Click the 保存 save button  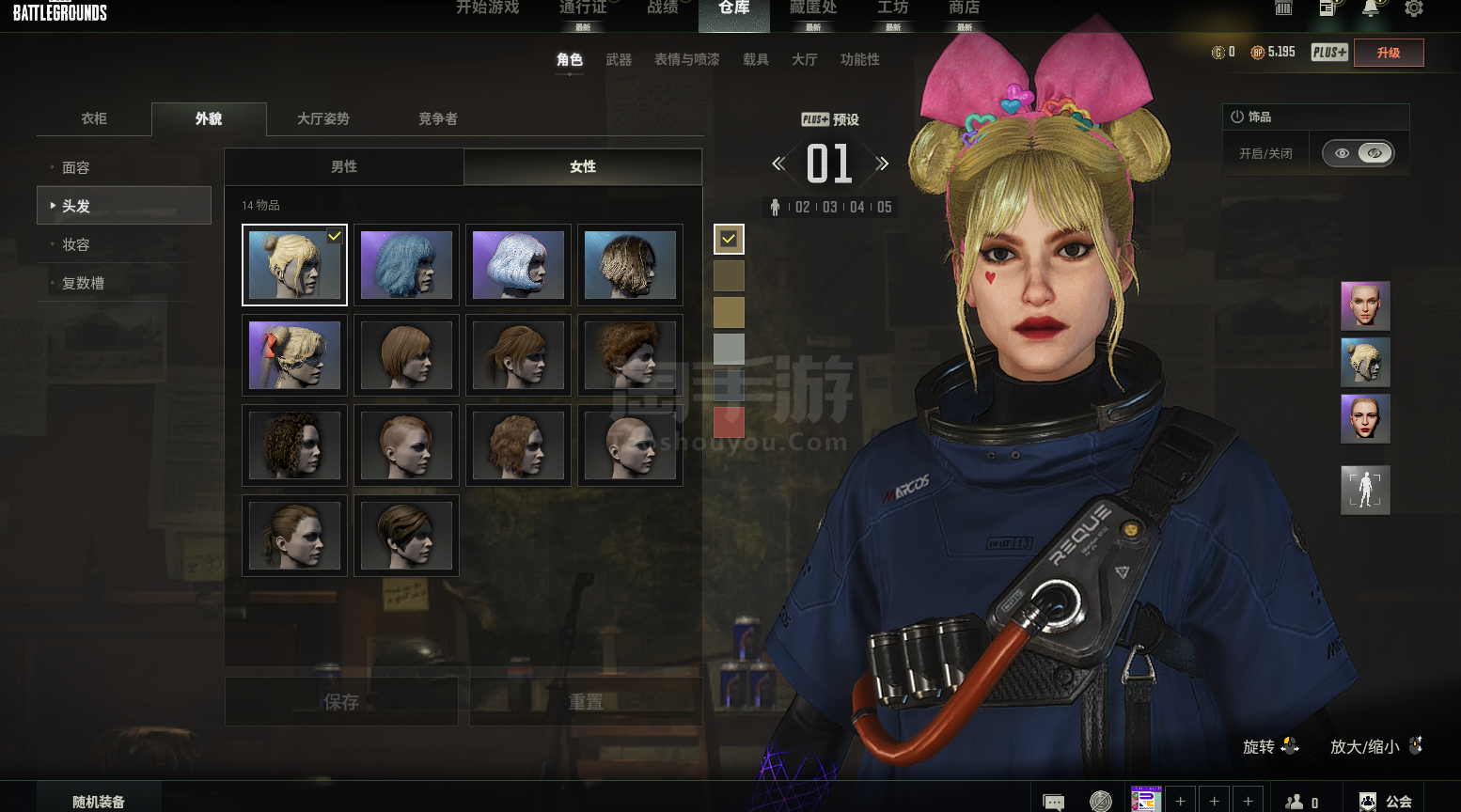341,702
